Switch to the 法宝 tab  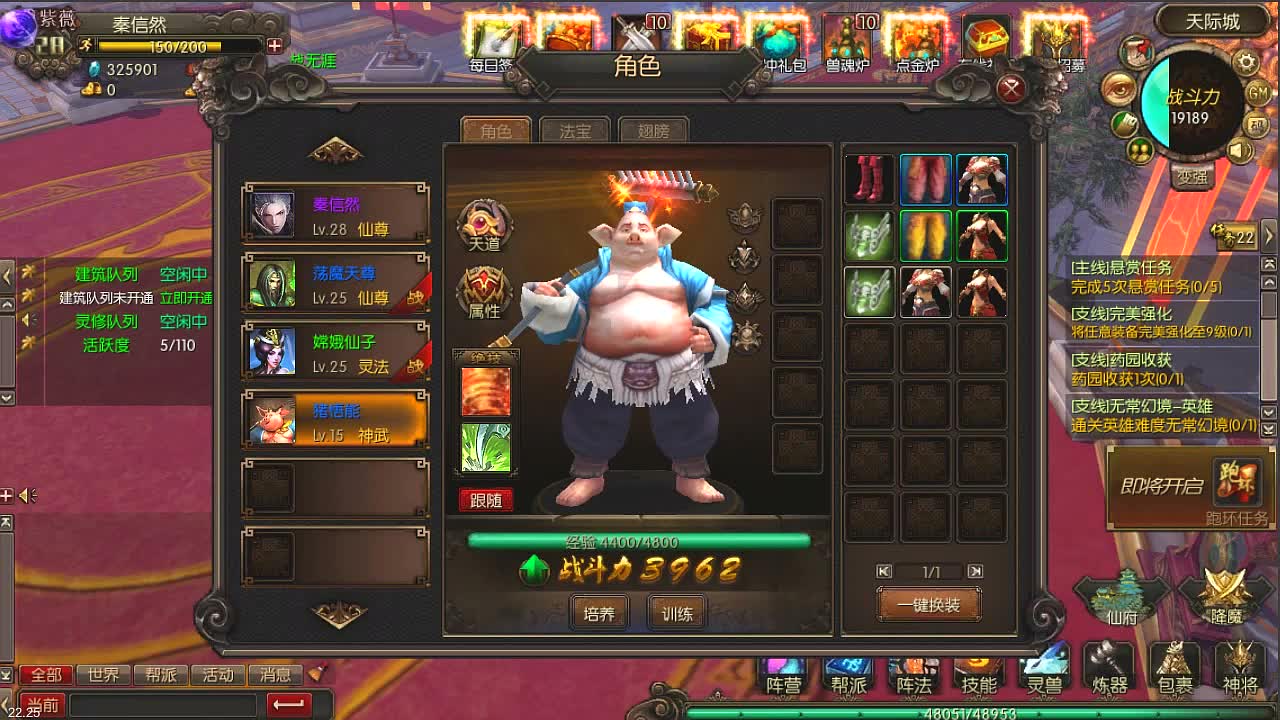pos(573,130)
